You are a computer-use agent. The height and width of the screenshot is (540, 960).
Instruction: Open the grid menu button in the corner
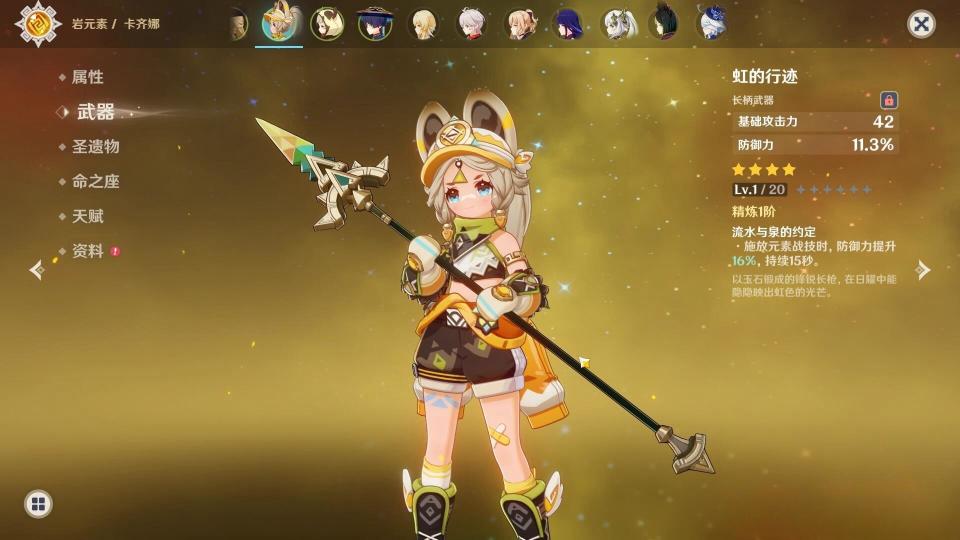tap(38, 503)
